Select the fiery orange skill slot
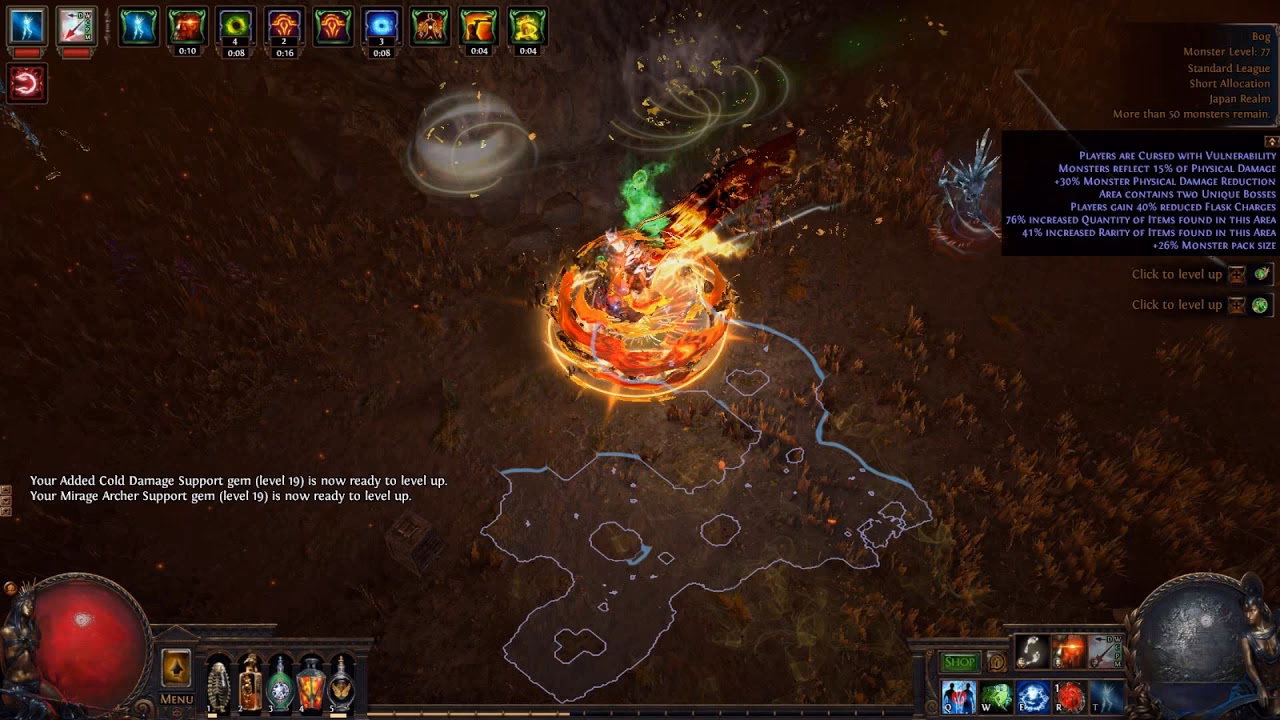 coord(1069,652)
